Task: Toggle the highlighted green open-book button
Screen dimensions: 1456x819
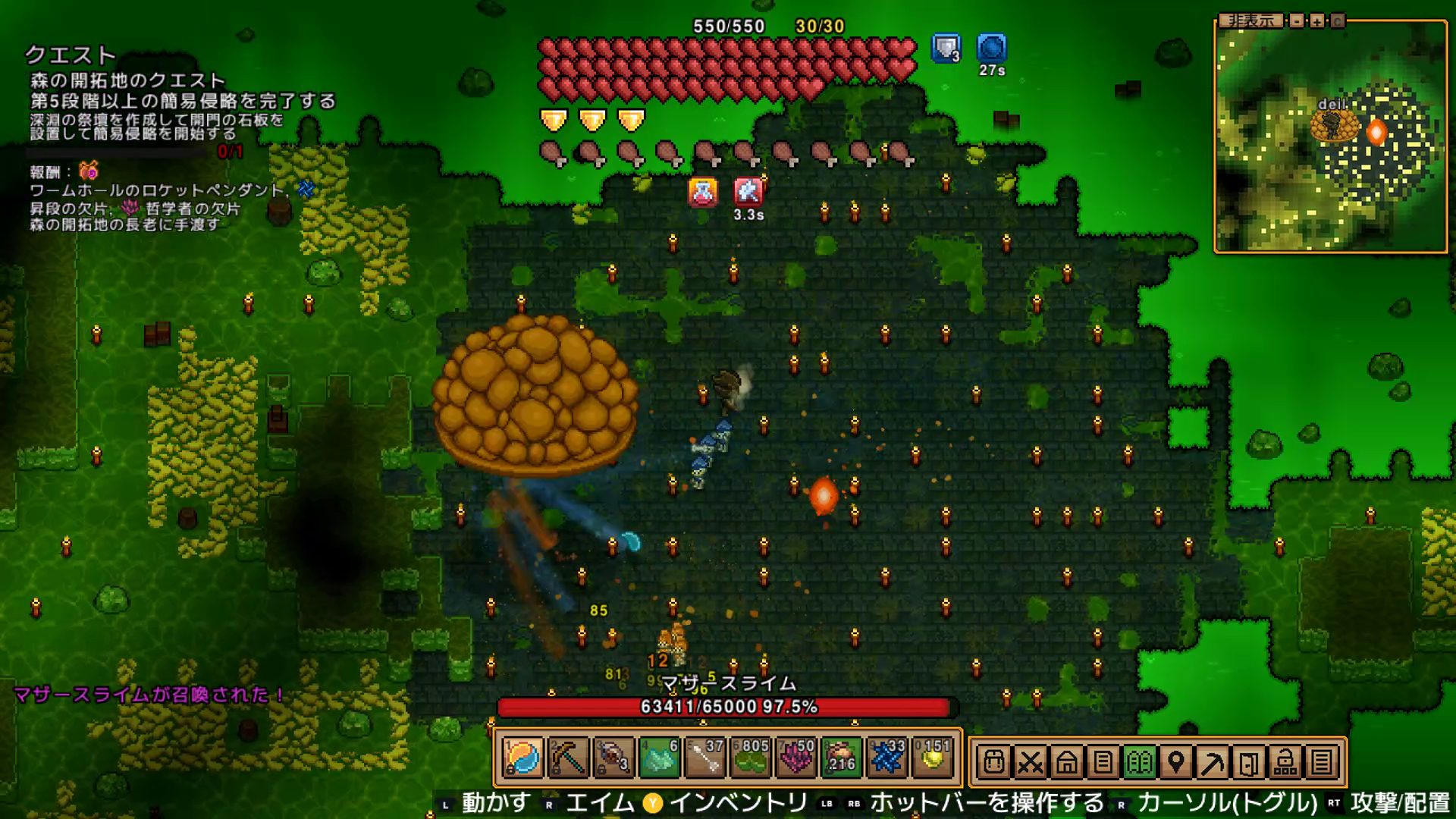Action: point(1139,761)
